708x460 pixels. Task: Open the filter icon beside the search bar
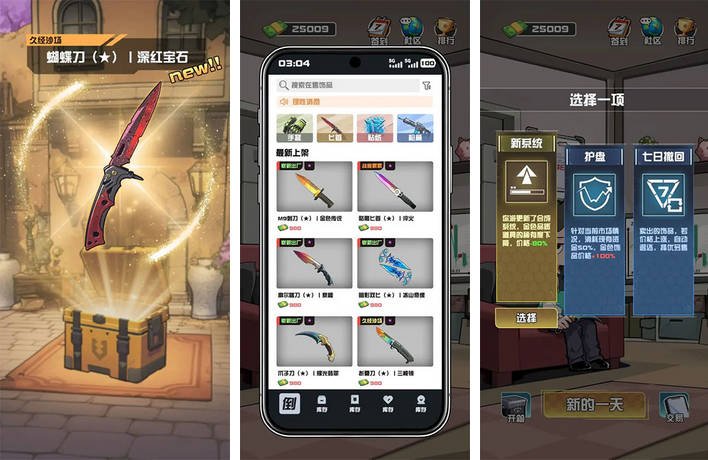pyautogui.click(x=427, y=86)
